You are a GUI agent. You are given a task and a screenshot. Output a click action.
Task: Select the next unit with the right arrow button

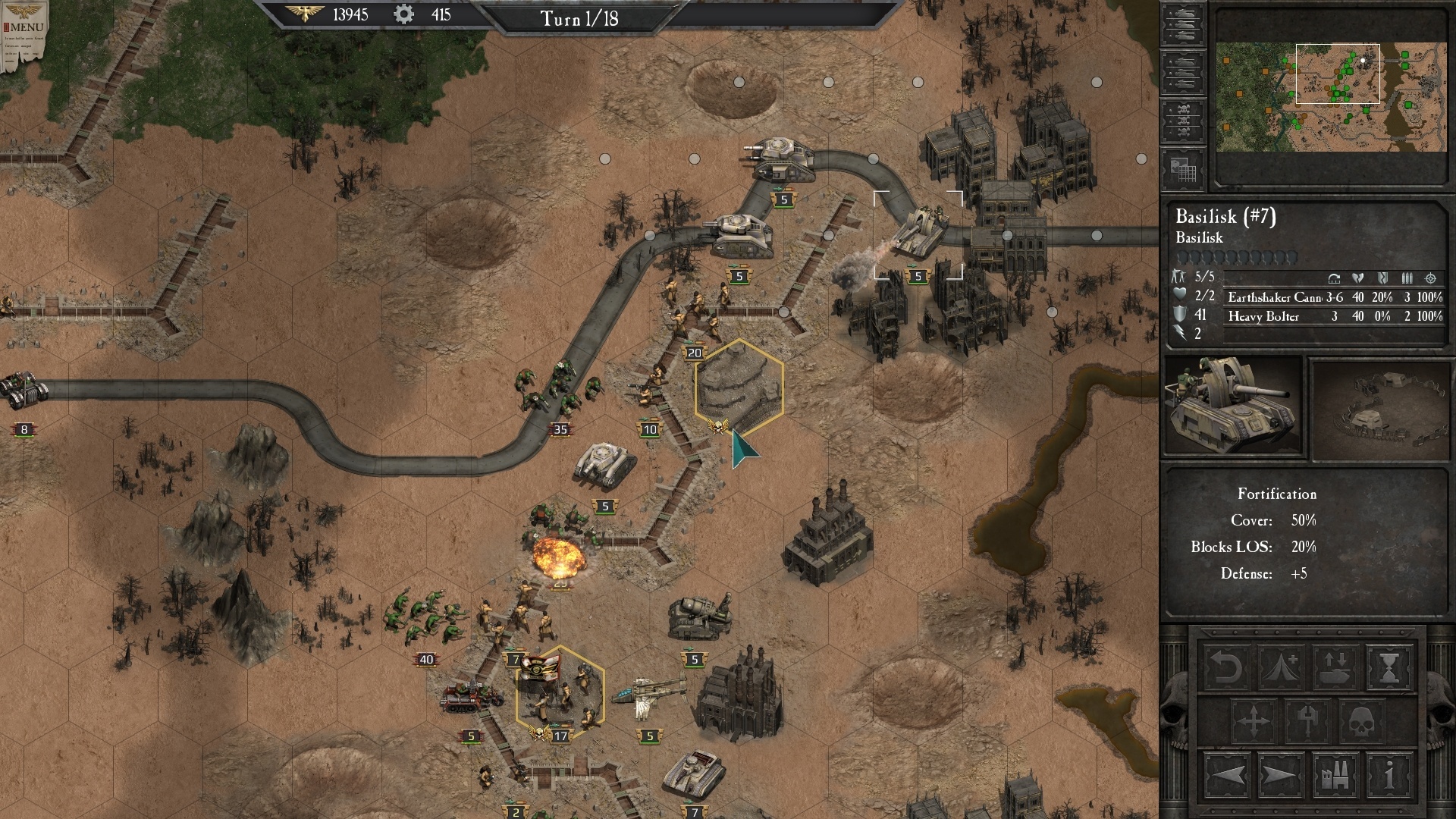pyautogui.click(x=1280, y=775)
